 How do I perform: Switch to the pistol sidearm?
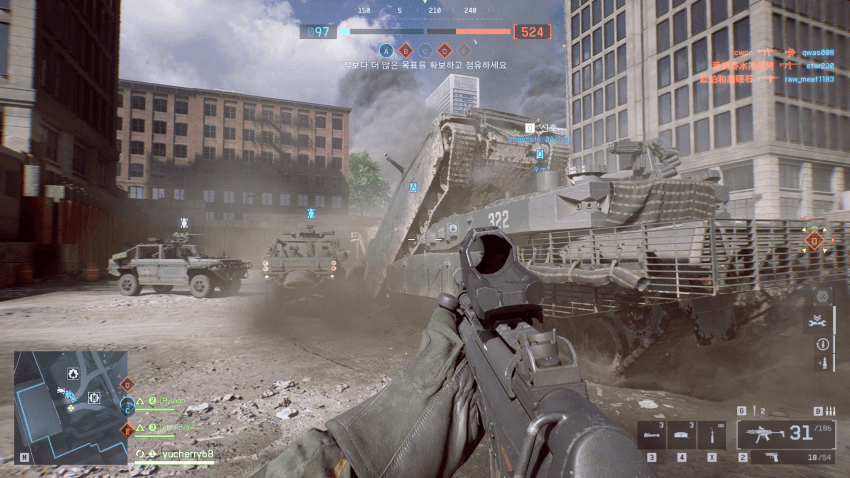(x=771, y=458)
